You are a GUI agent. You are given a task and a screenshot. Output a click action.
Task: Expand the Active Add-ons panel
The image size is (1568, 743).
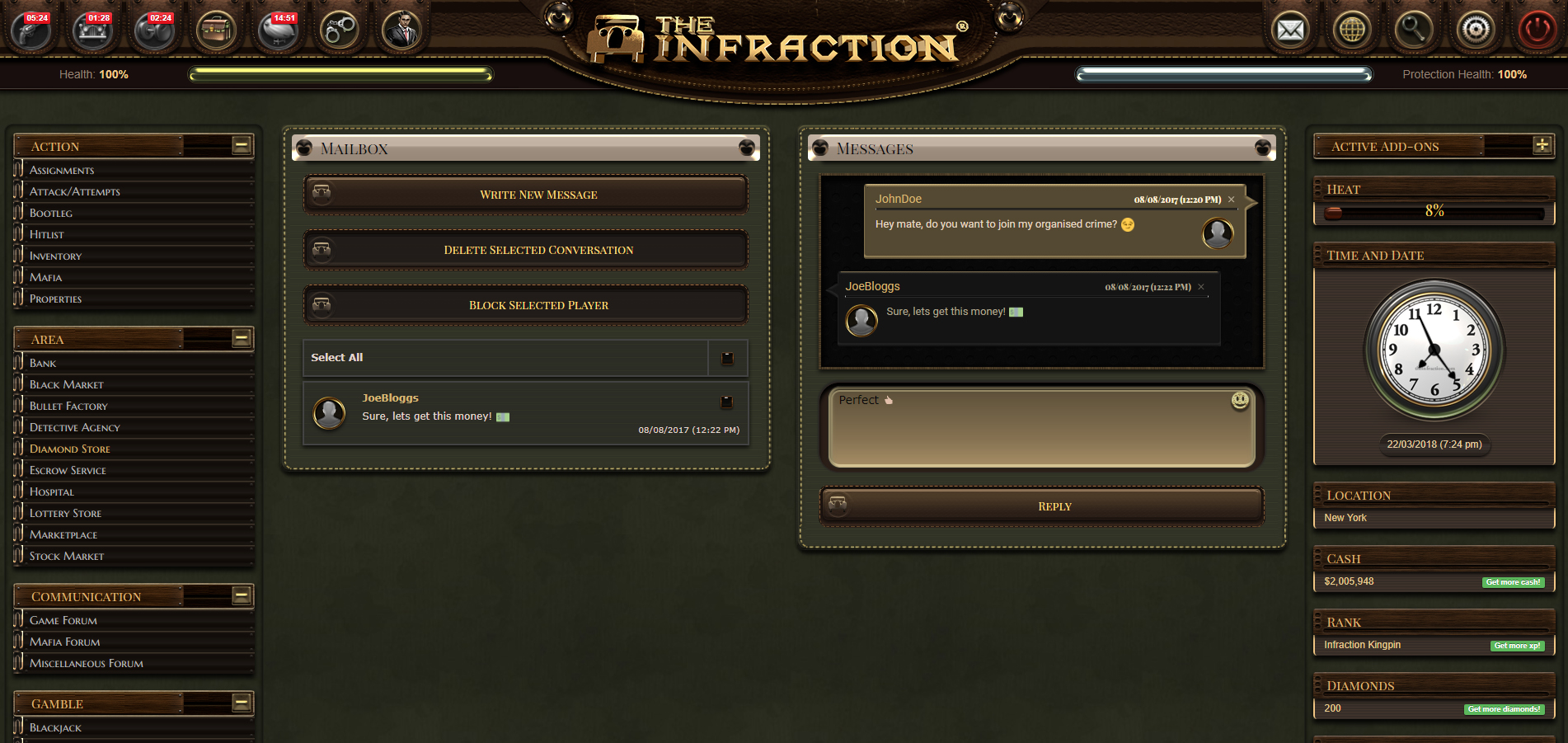tap(1542, 145)
